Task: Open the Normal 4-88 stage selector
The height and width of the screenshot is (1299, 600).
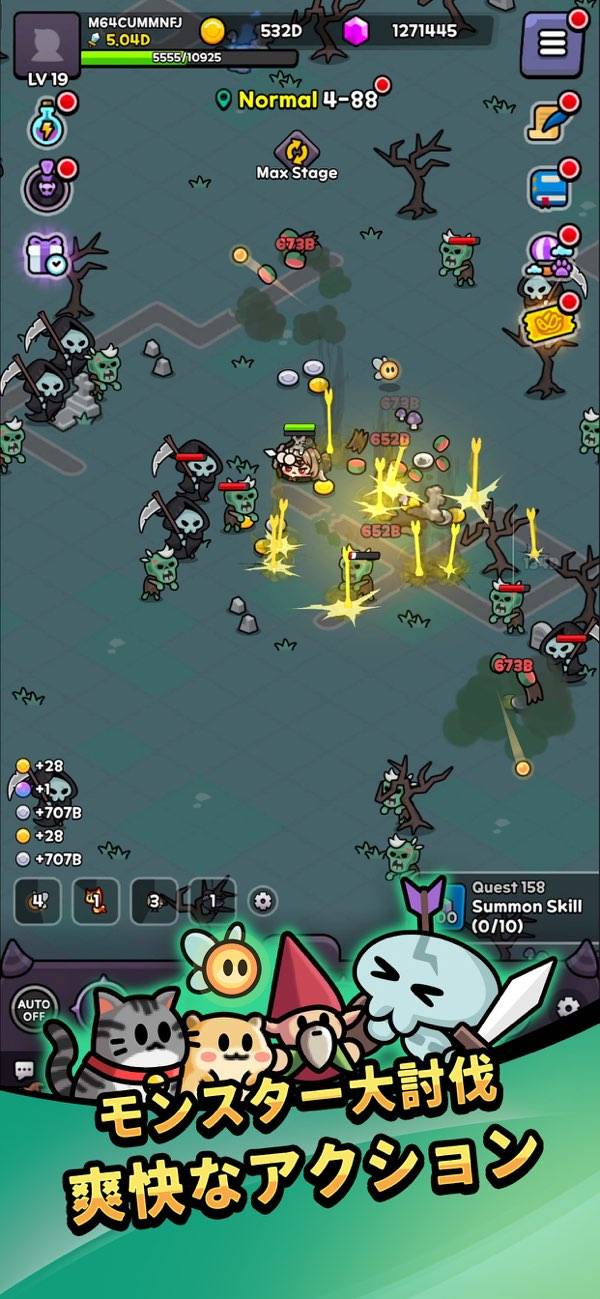Action: pos(298,100)
